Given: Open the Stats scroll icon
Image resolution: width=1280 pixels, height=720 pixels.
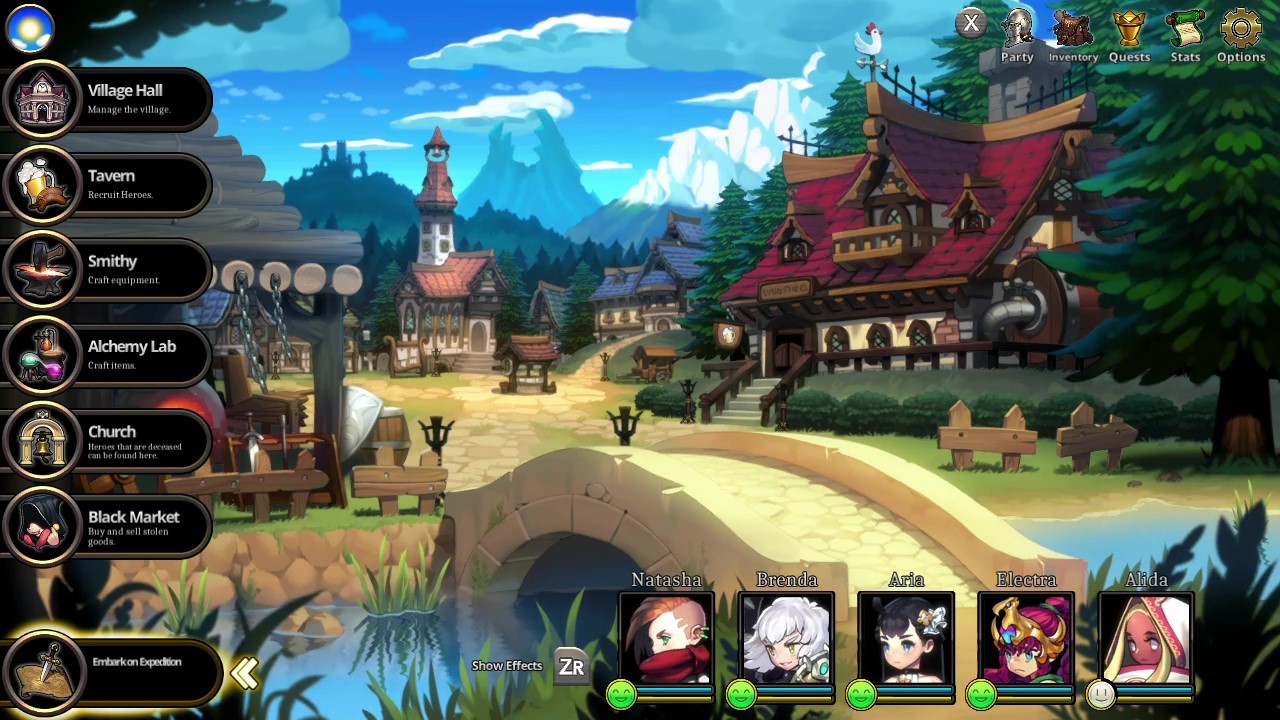Looking at the screenshot, I should coord(1185,27).
